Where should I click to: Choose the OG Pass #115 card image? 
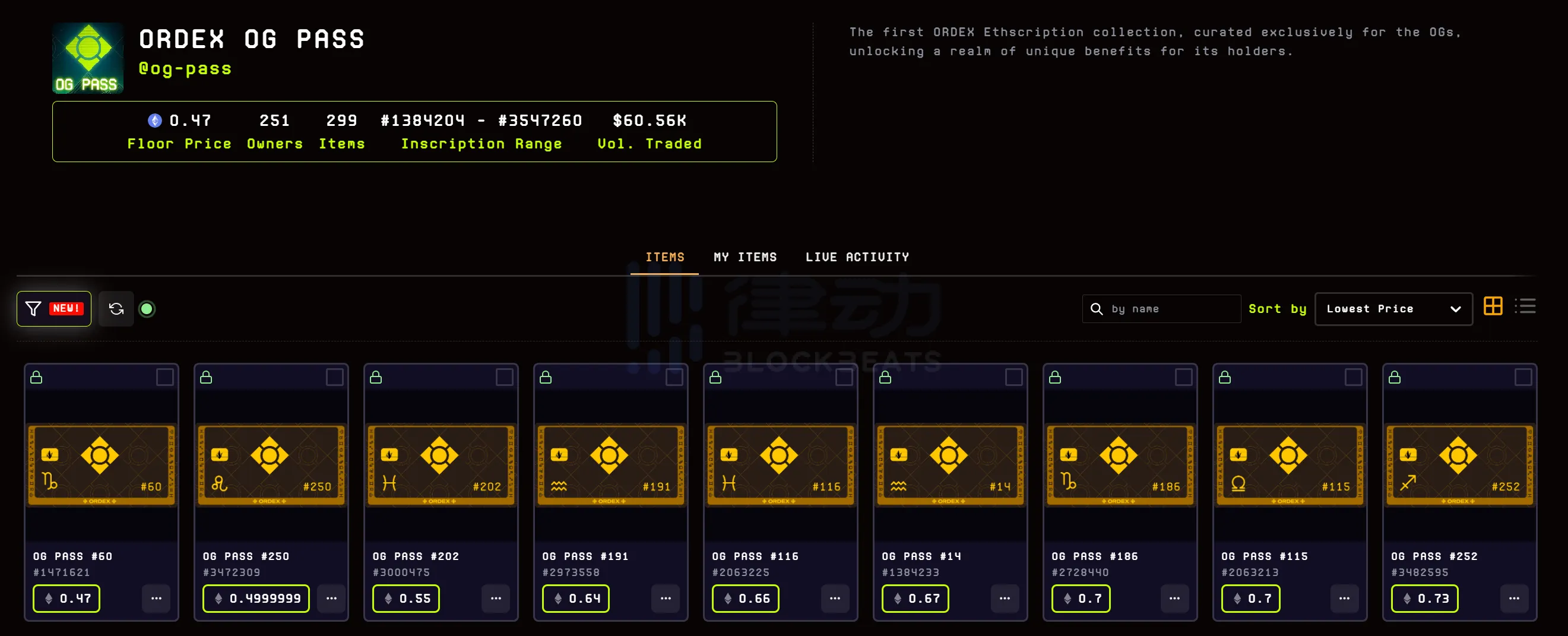tap(1289, 465)
